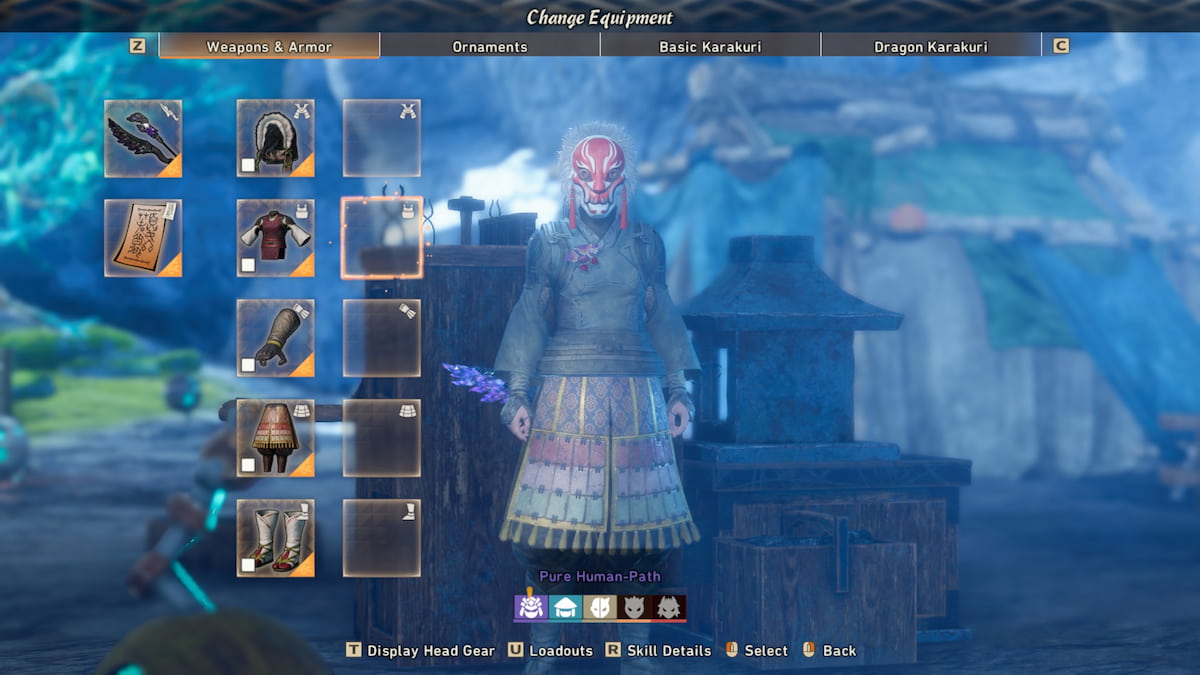This screenshot has width=1200, height=675.
Task: Select the Dragon Karakuri tab
Action: pyautogui.click(x=930, y=46)
